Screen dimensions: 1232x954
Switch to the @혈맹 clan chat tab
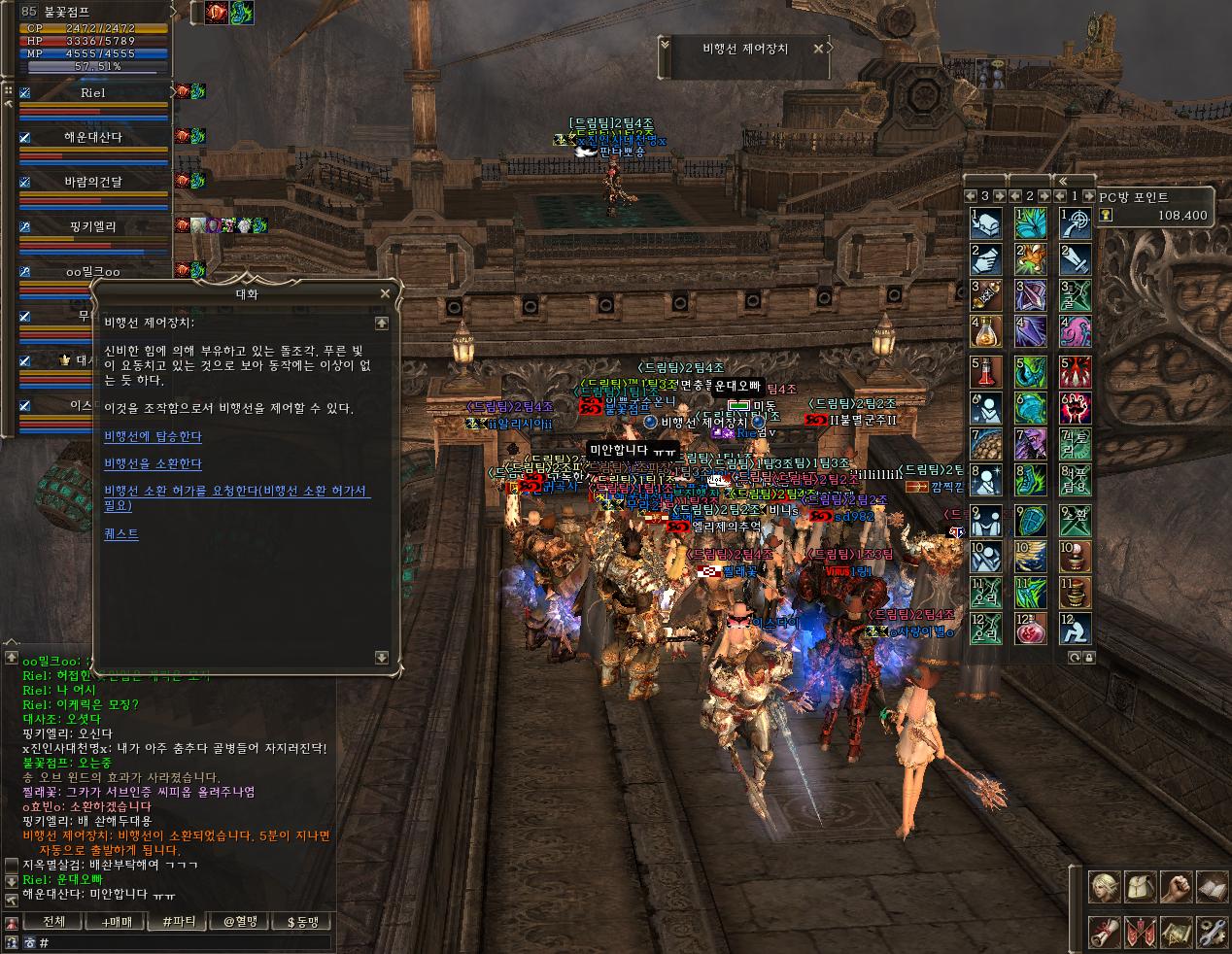pyautogui.click(x=240, y=921)
